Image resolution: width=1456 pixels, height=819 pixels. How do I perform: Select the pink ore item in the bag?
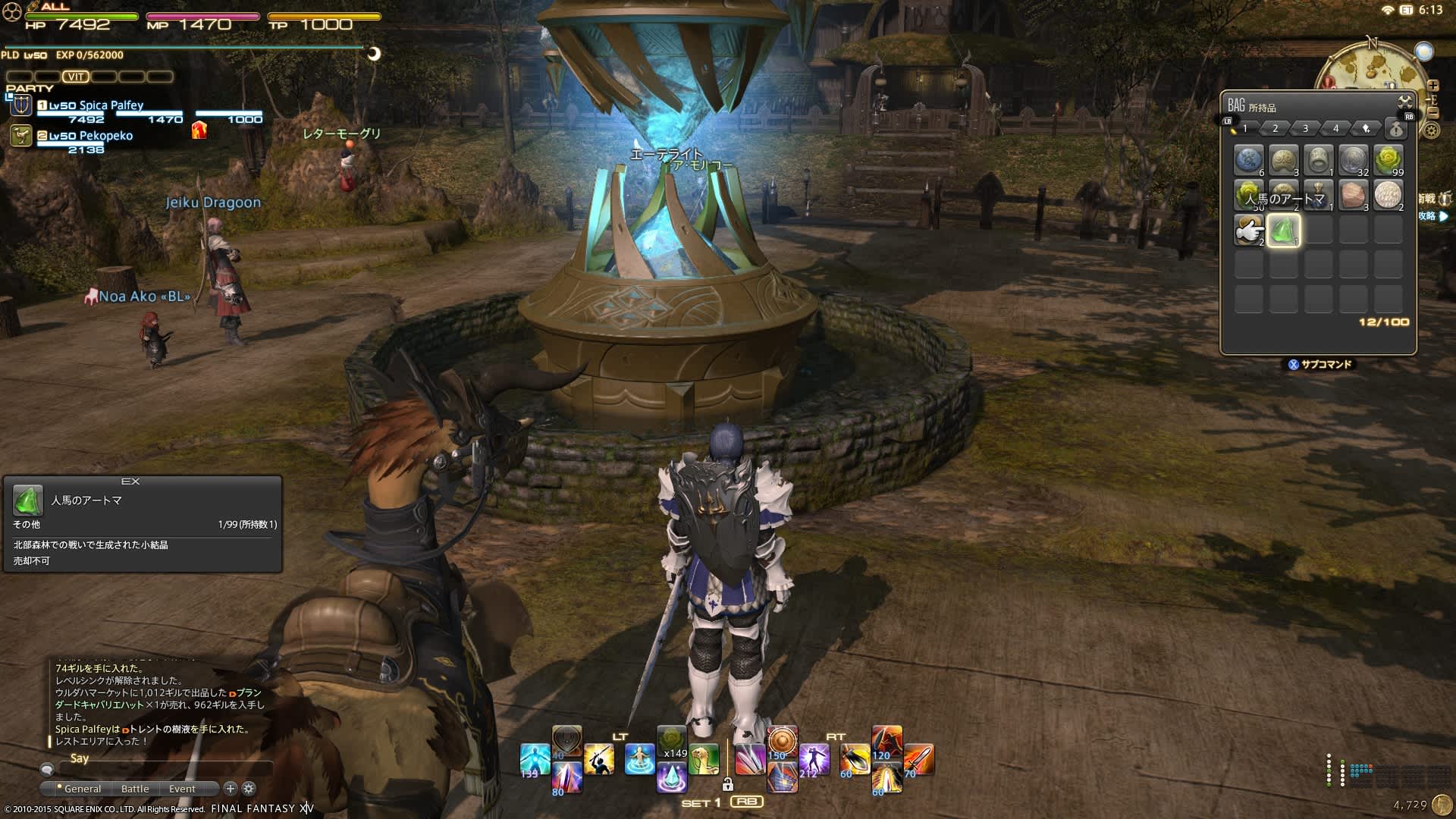coord(1353,195)
